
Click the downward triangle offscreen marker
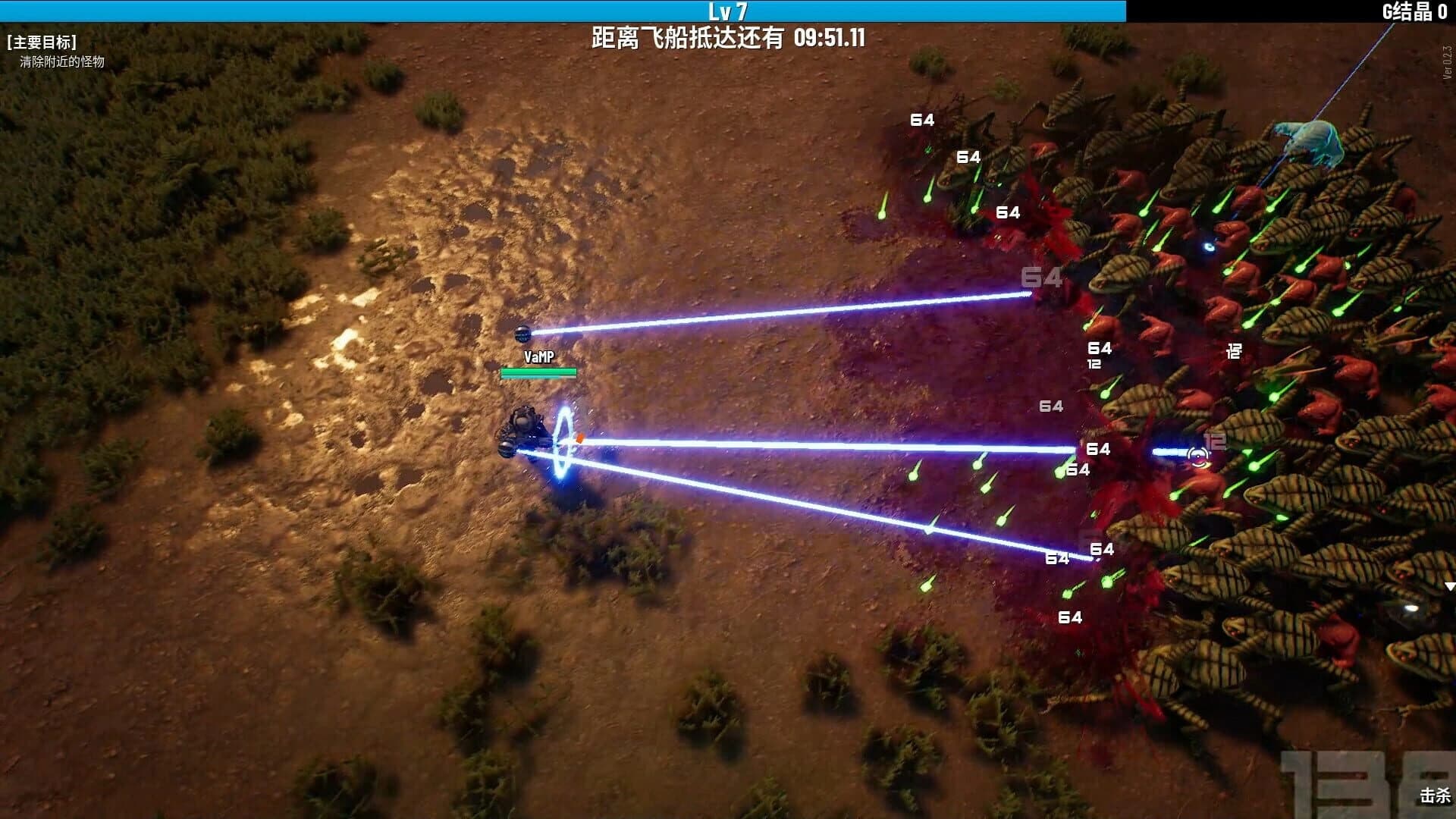point(1451,588)
